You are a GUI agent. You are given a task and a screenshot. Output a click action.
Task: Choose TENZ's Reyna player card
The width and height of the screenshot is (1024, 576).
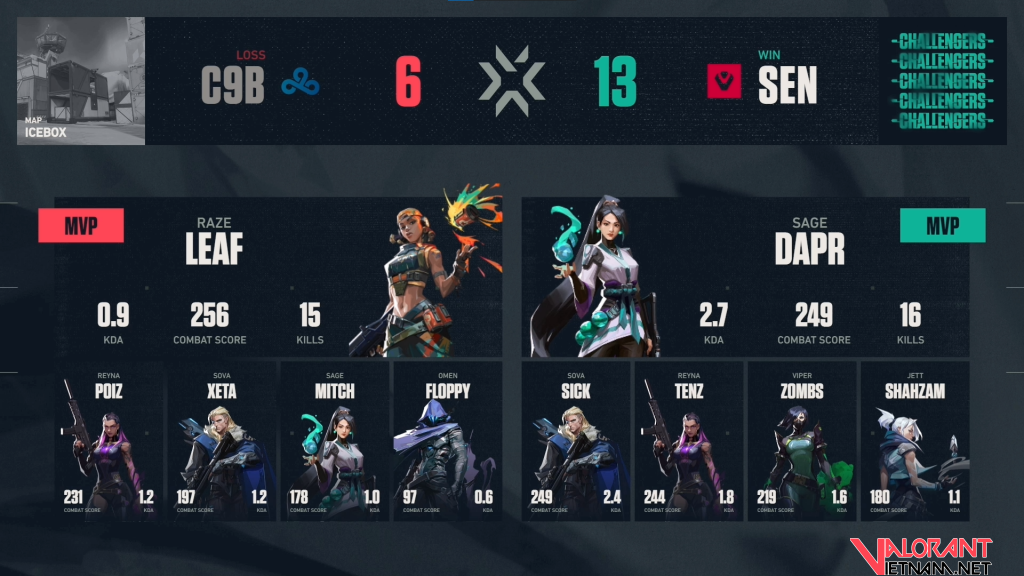689,441
